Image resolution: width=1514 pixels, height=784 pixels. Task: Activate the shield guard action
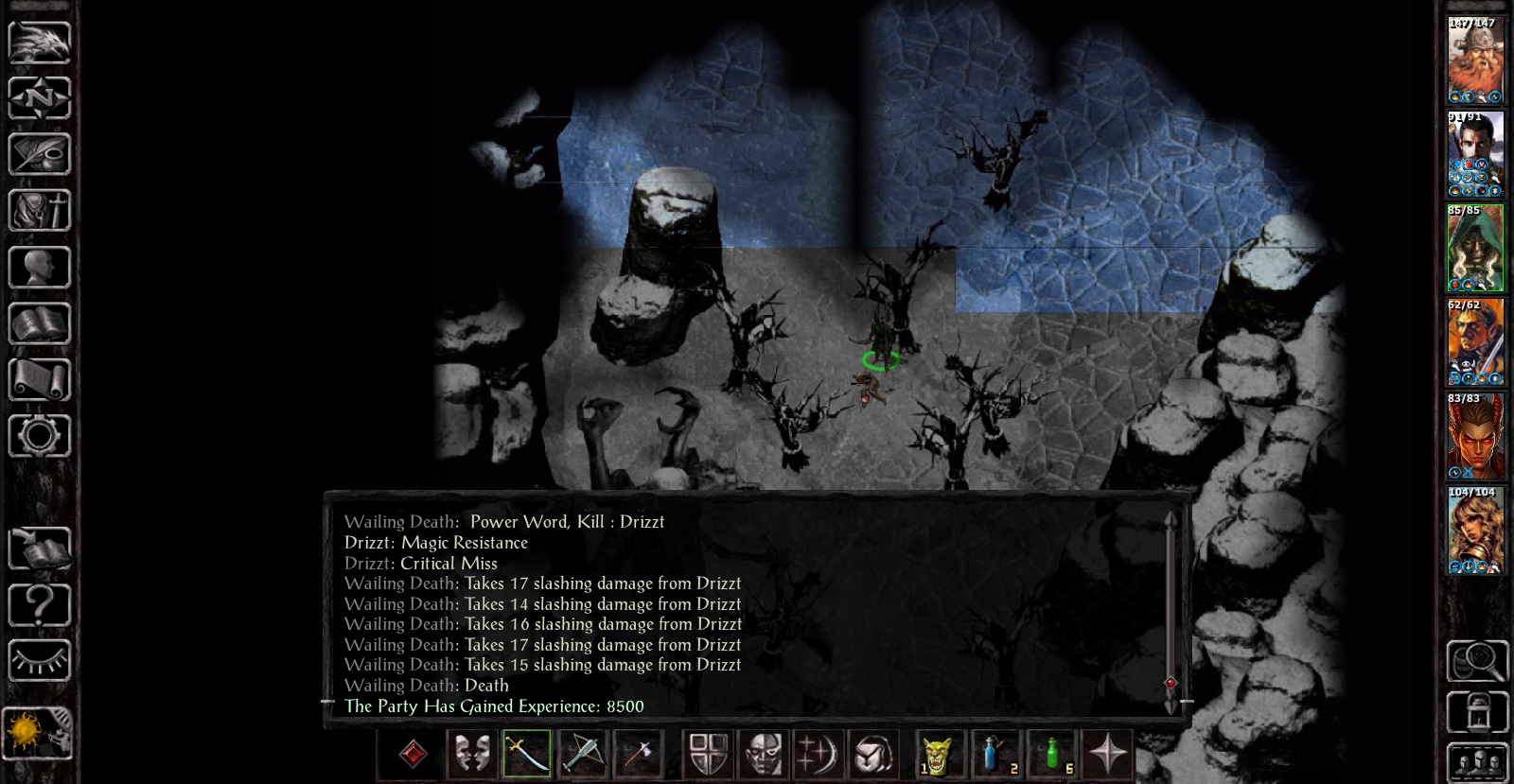708,755
